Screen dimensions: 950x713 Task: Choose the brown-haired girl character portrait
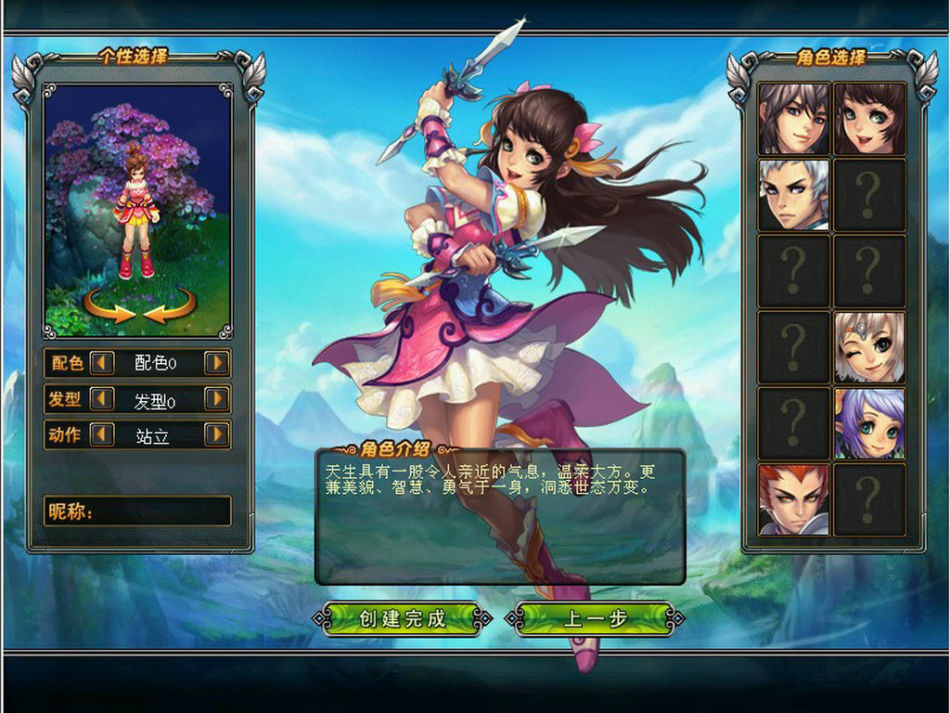(869, 118)
